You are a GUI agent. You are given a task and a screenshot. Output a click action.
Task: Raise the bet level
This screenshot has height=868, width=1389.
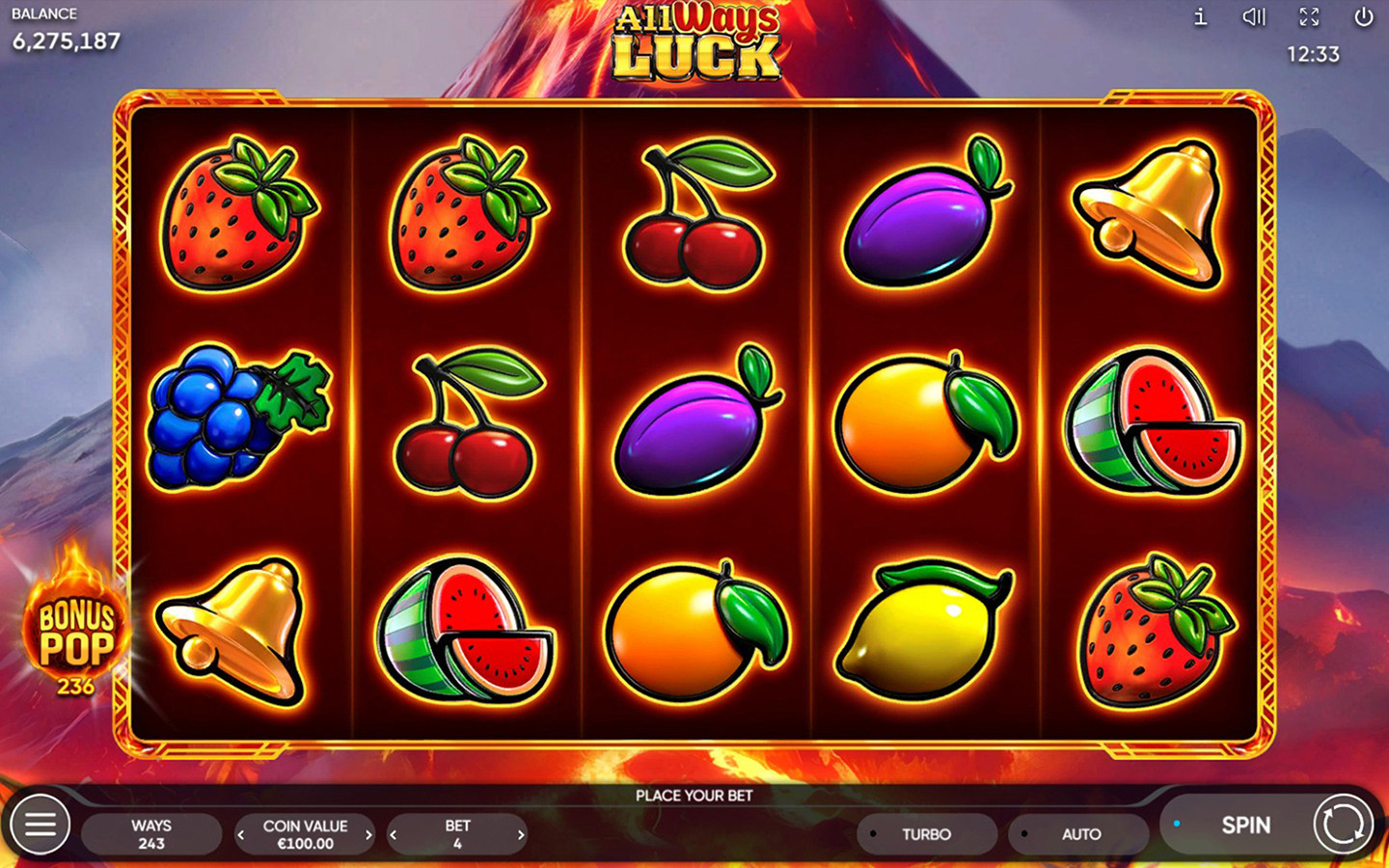click(x=521, y=835)
